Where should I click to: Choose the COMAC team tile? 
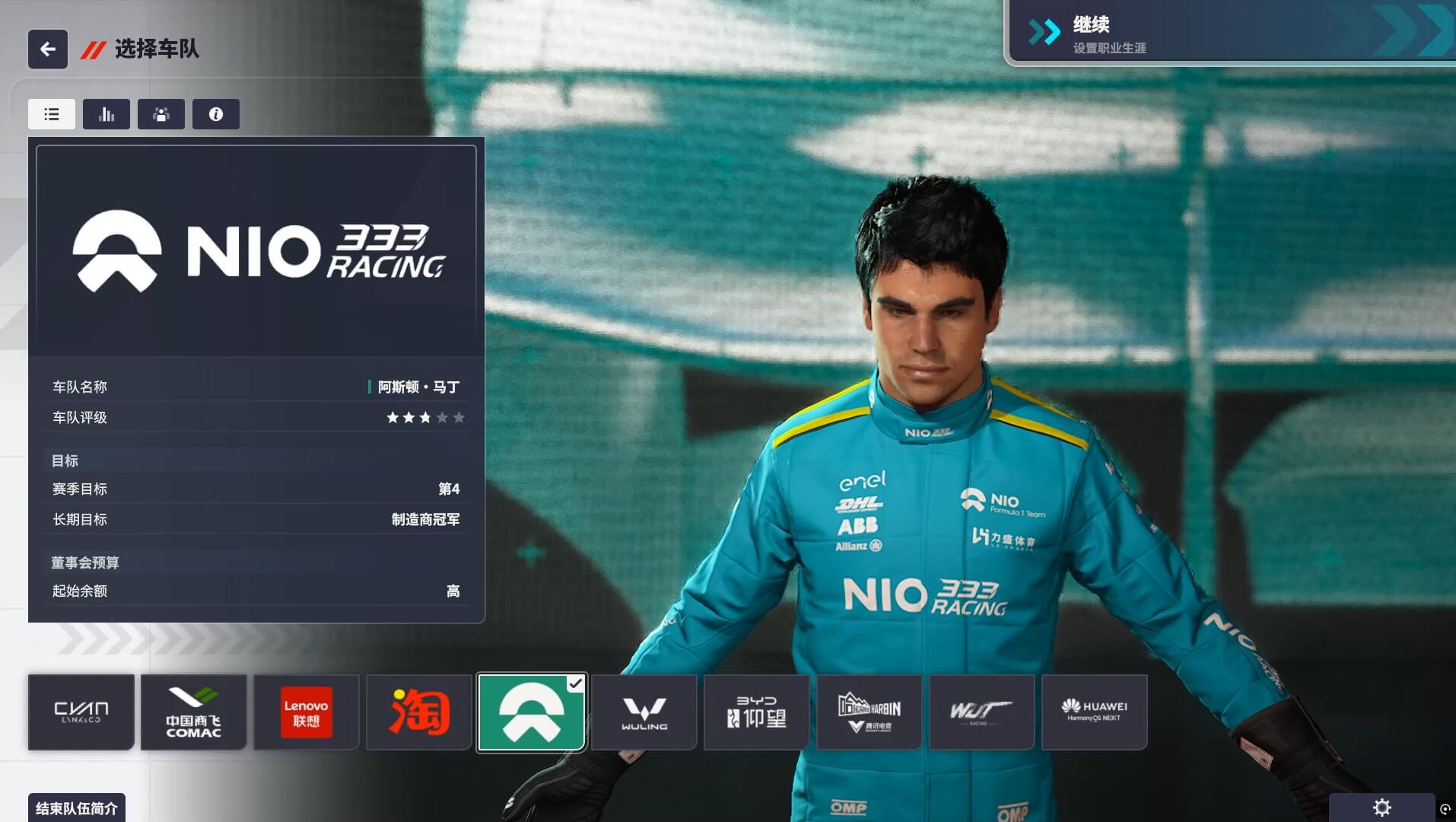click(x=194, y=712)
